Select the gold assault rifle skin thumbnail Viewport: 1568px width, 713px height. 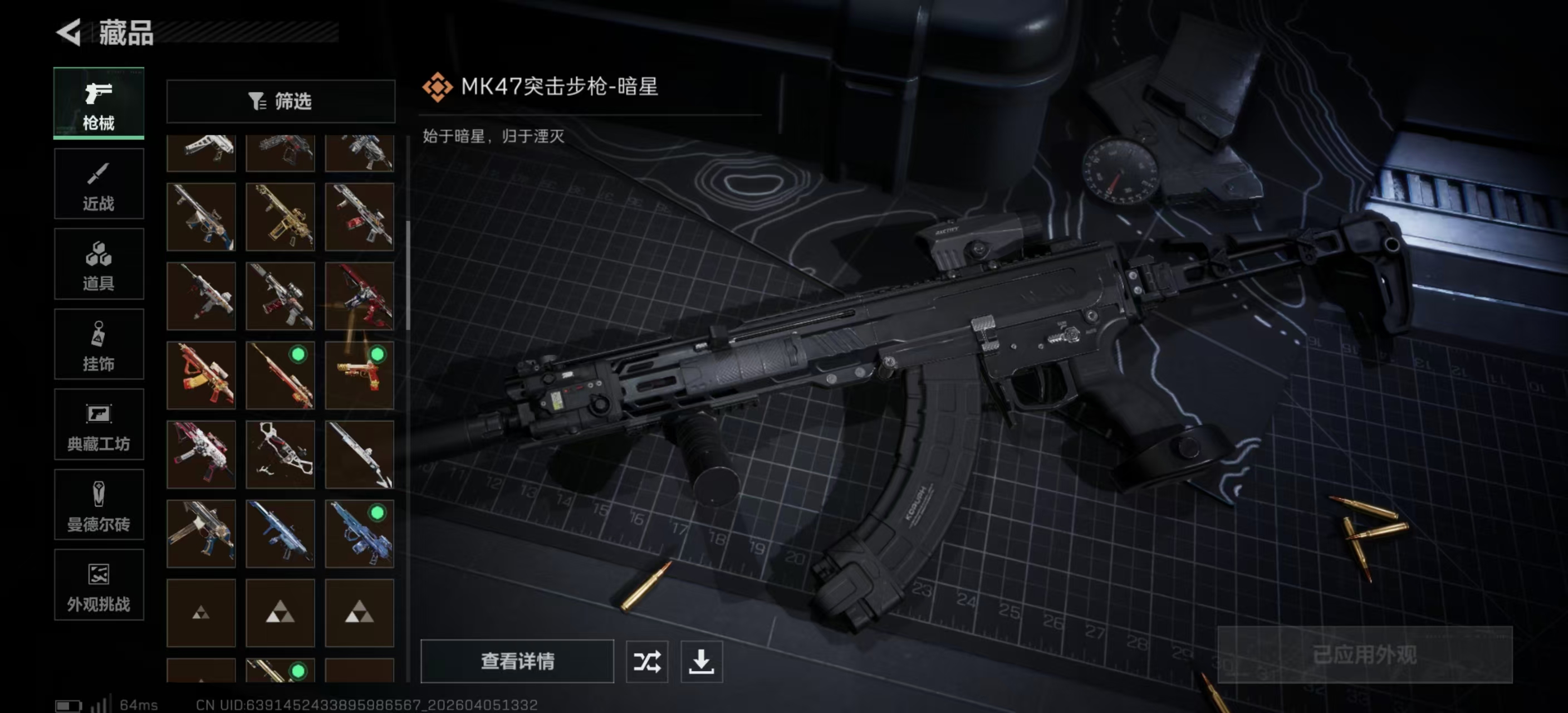pos(280,216)
